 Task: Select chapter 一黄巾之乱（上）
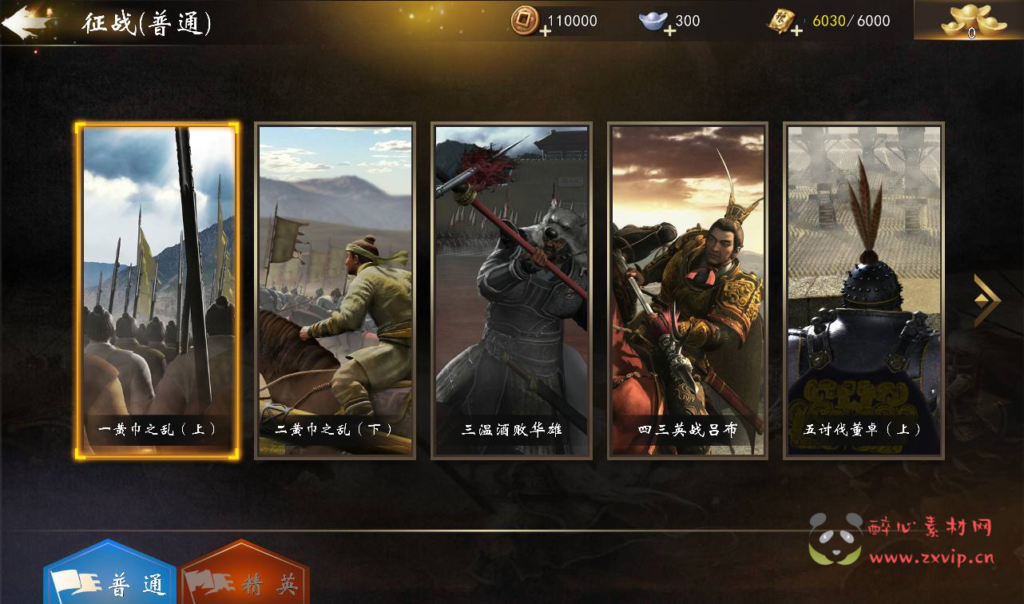[x=157, y=290]
